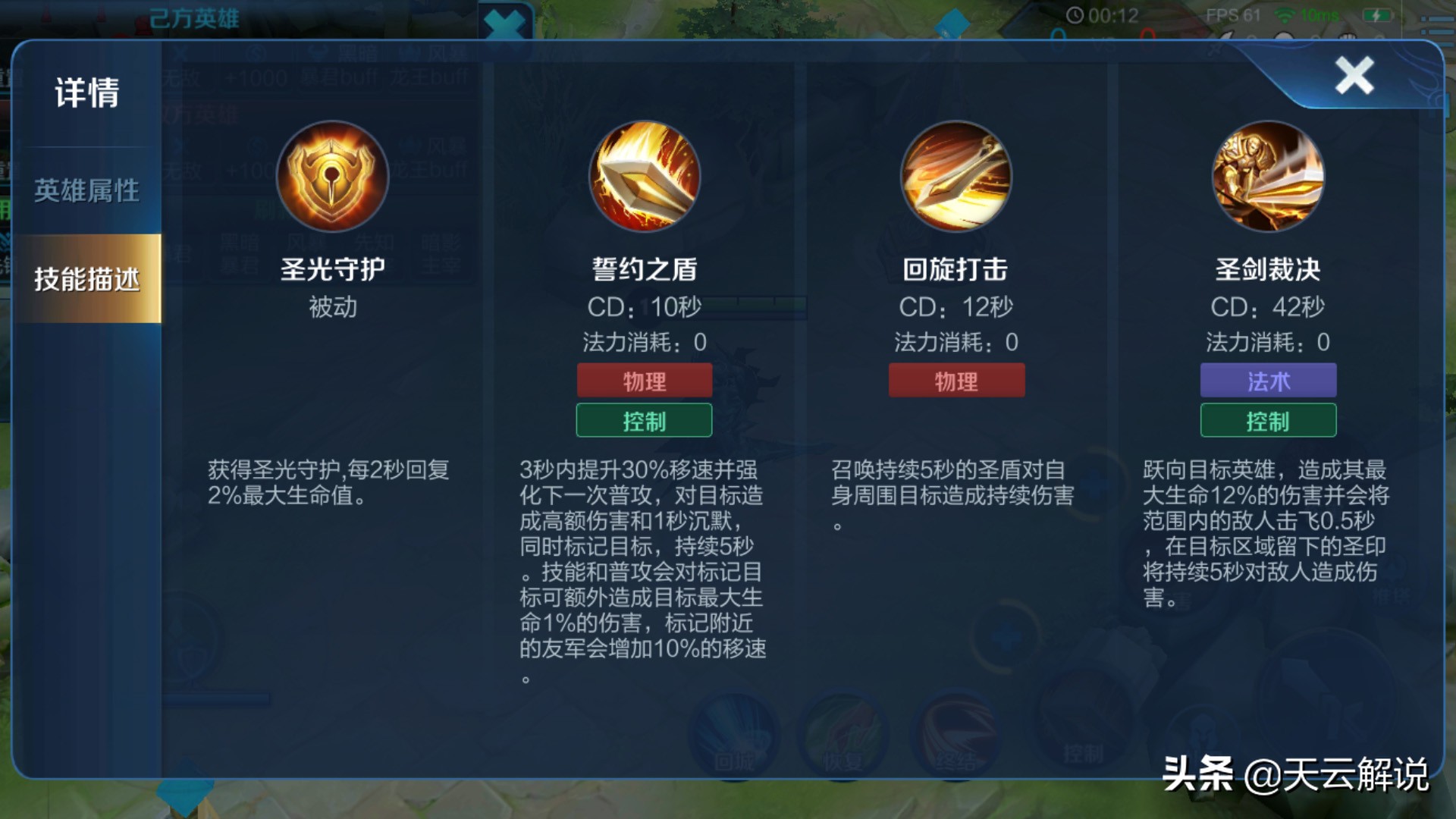
Task: Select the 圣剑裁决 ultimate skill icon
Action: (1269, 176)
